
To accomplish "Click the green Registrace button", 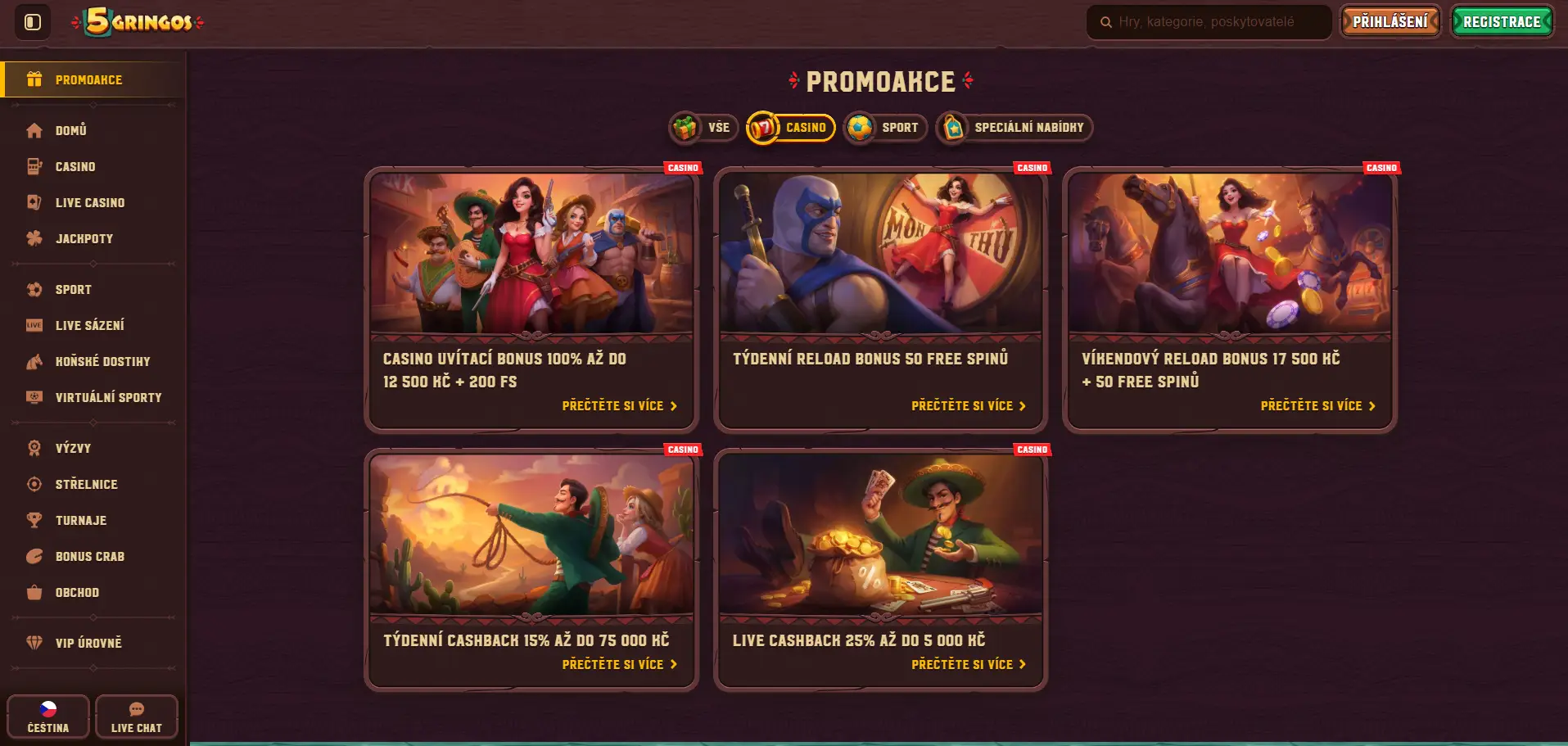I will pos(1502,22).
